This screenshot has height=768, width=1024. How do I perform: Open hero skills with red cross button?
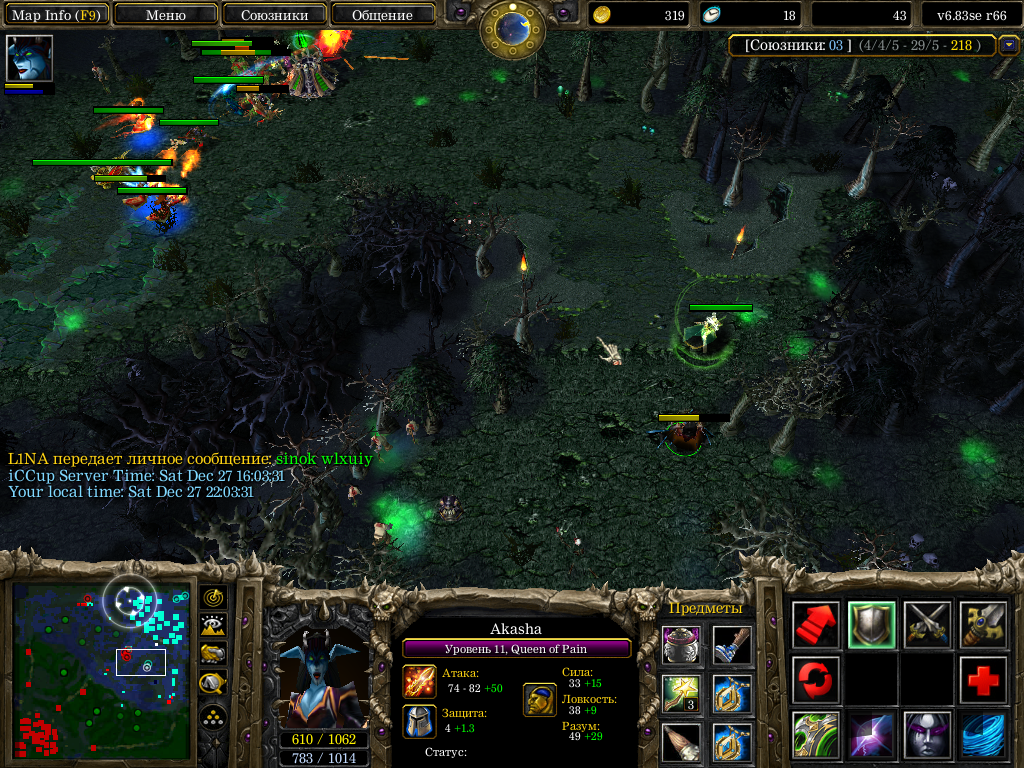tap(983, 680)
